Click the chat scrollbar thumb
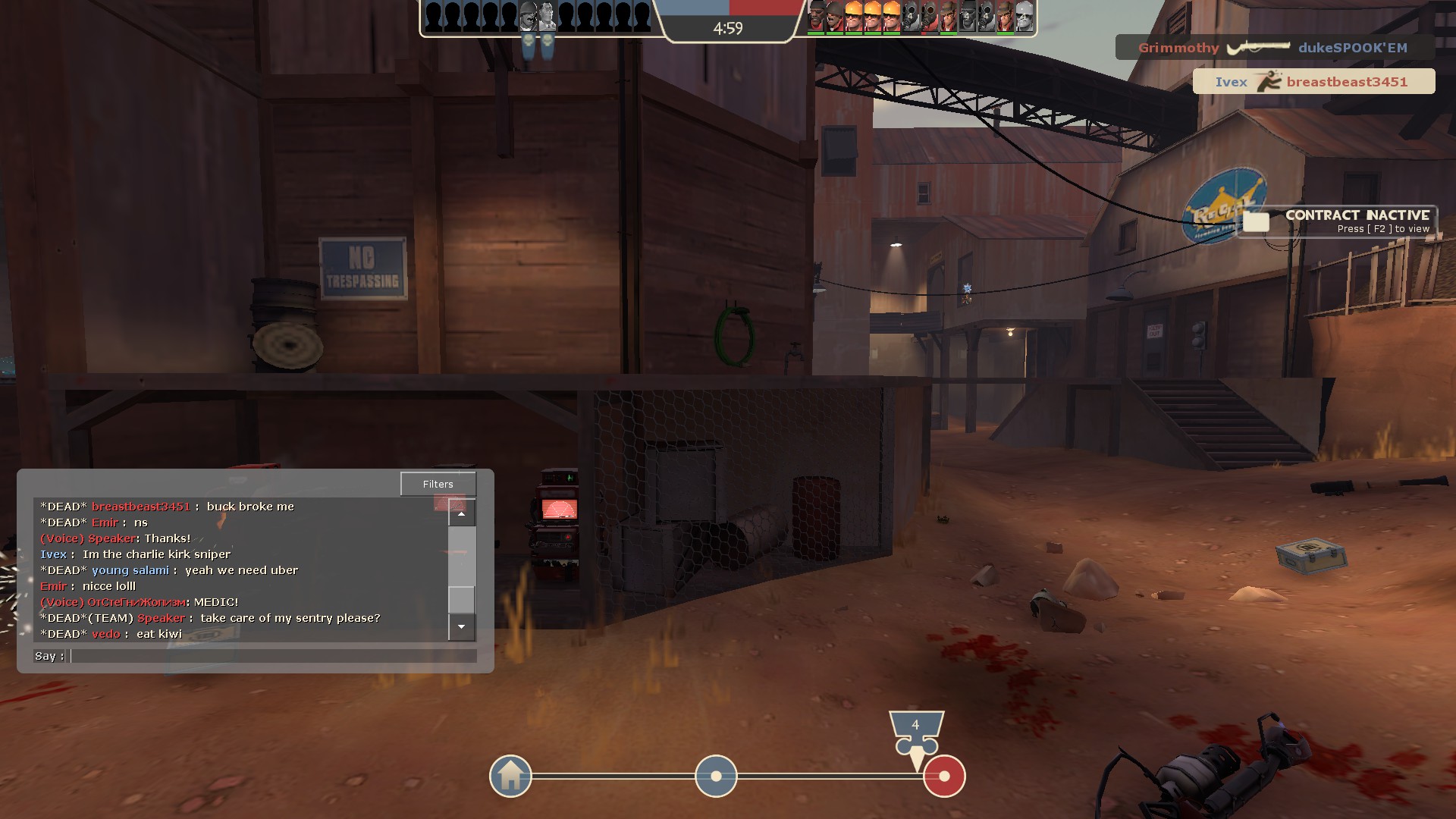1456x819 pixels. point(461,599)
